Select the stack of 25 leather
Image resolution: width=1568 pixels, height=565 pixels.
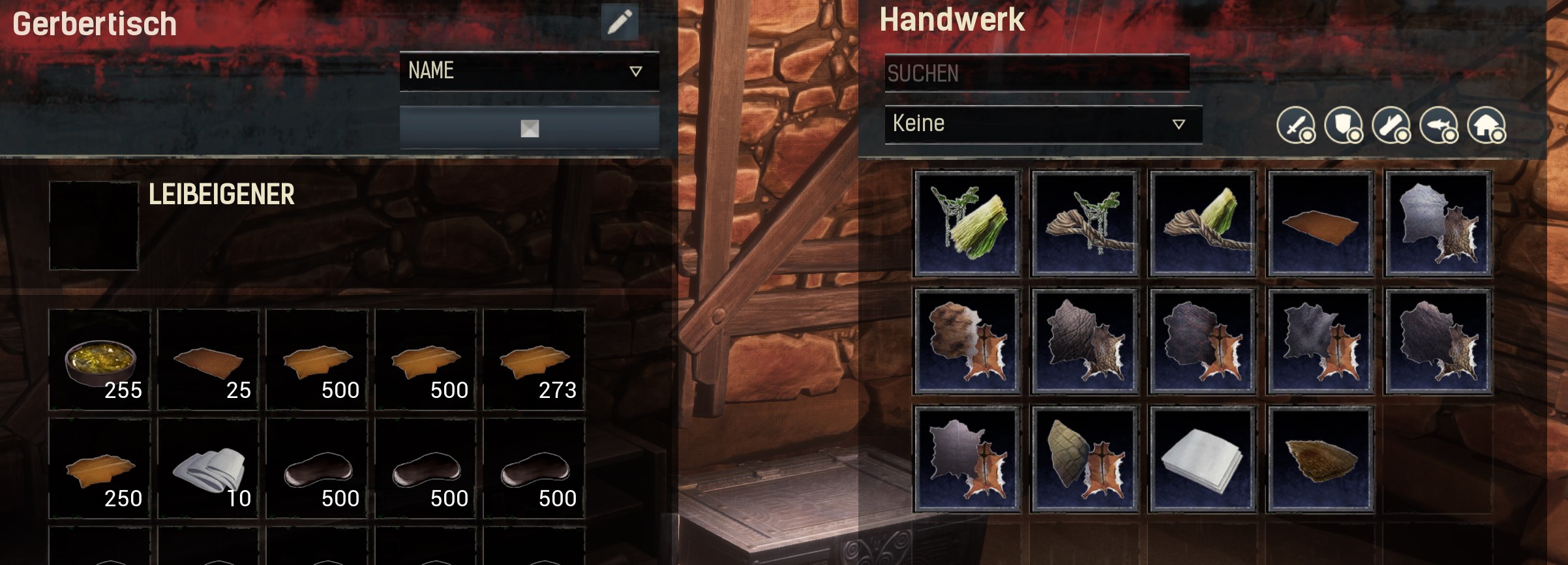click(x=209, y=360)
